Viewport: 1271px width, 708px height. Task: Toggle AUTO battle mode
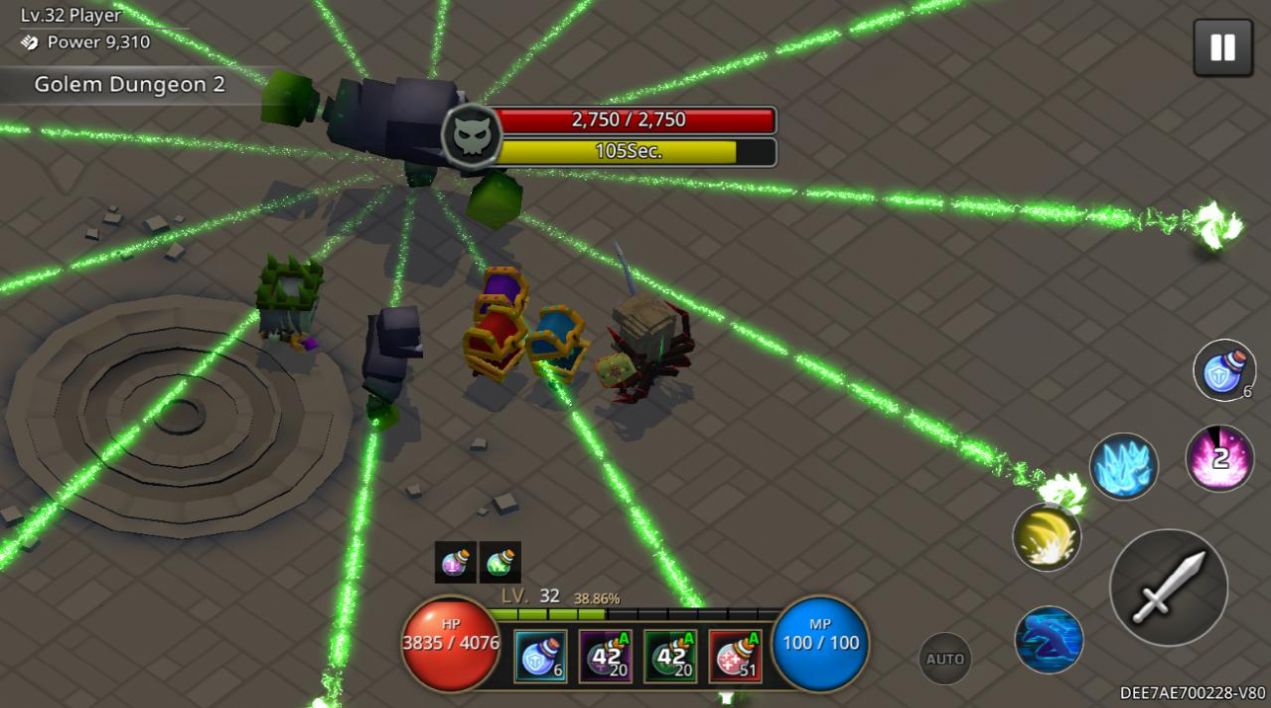945,658
